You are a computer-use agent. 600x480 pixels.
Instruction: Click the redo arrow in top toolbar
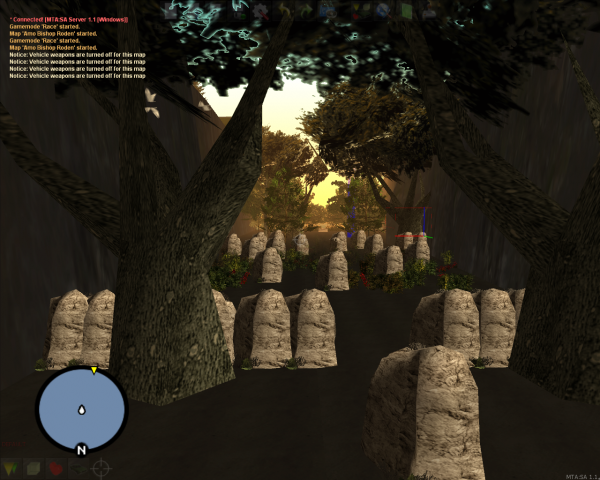click(308, 10)
